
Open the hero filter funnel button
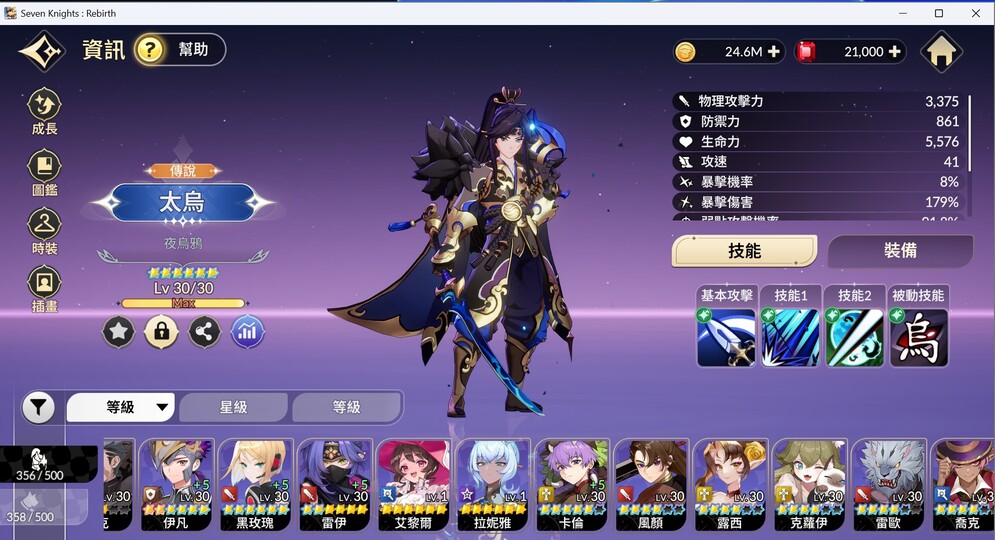tap(38, 407)
